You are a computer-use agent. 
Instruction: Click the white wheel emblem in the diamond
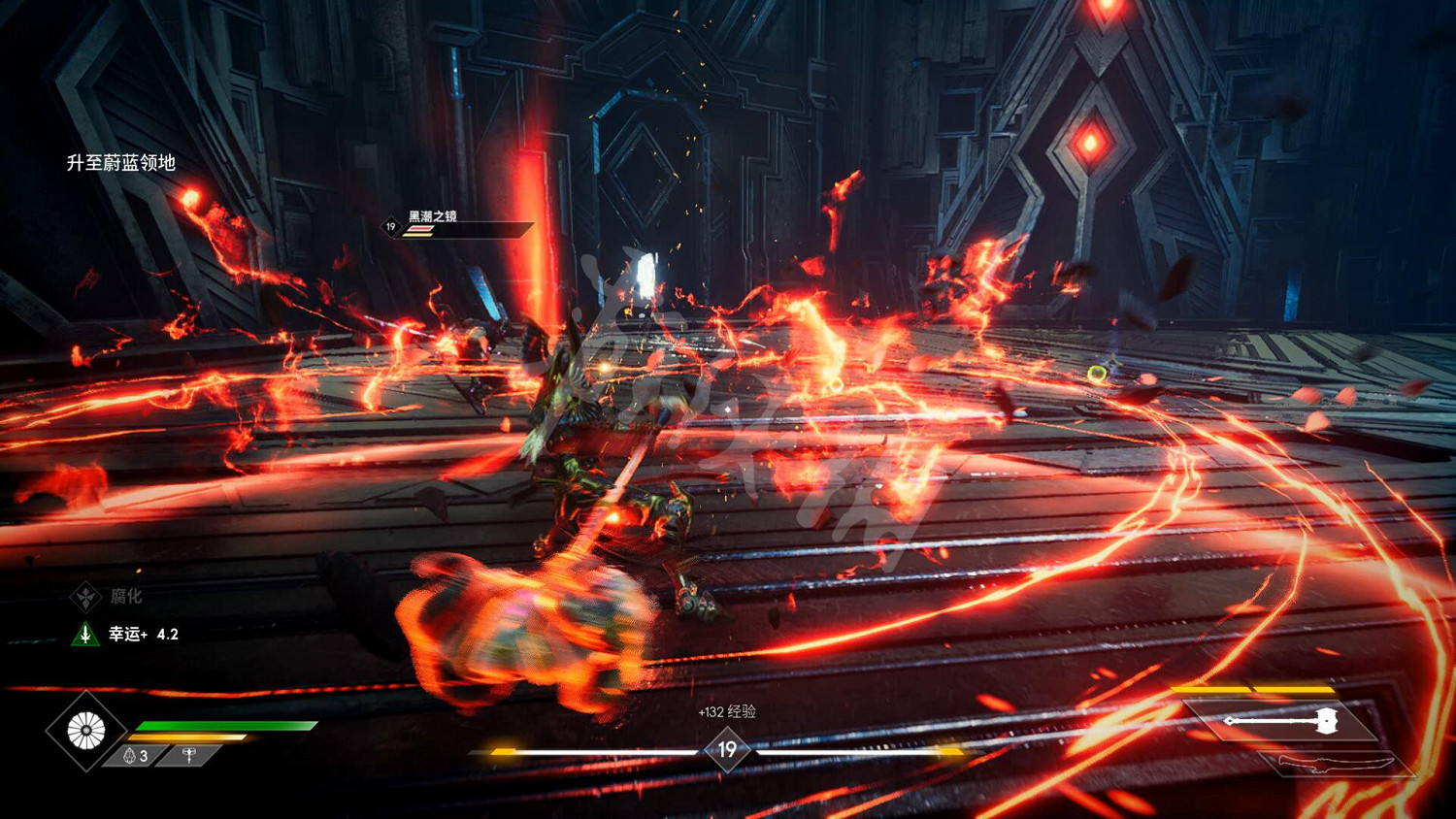pyautogui.click(x=85, y=731)
